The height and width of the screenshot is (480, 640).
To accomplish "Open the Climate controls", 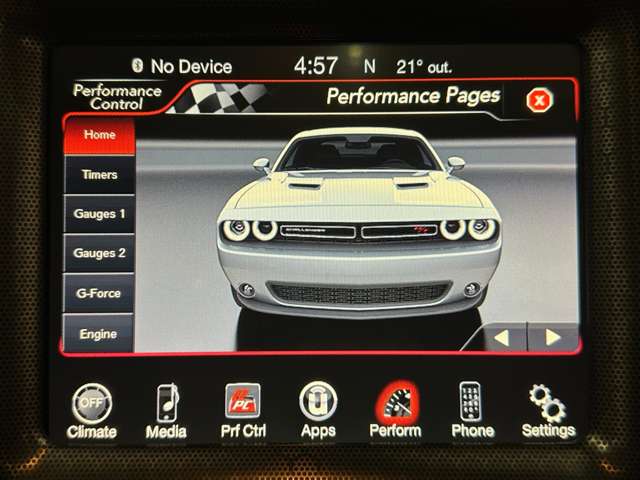I will tap(92, 409).
